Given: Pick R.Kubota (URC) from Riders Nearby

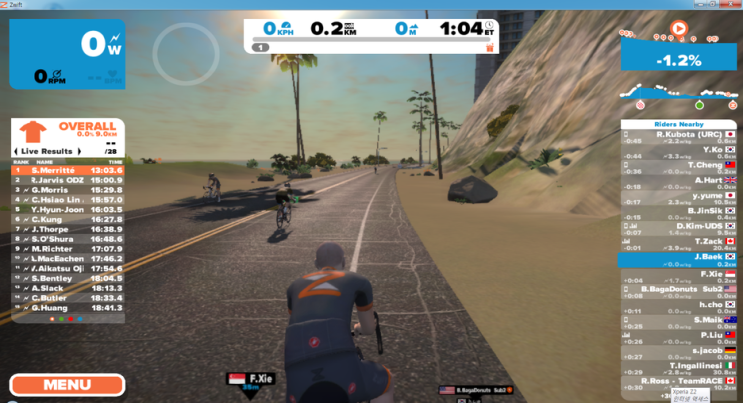Looking at the screenshot, I should 678,133.
